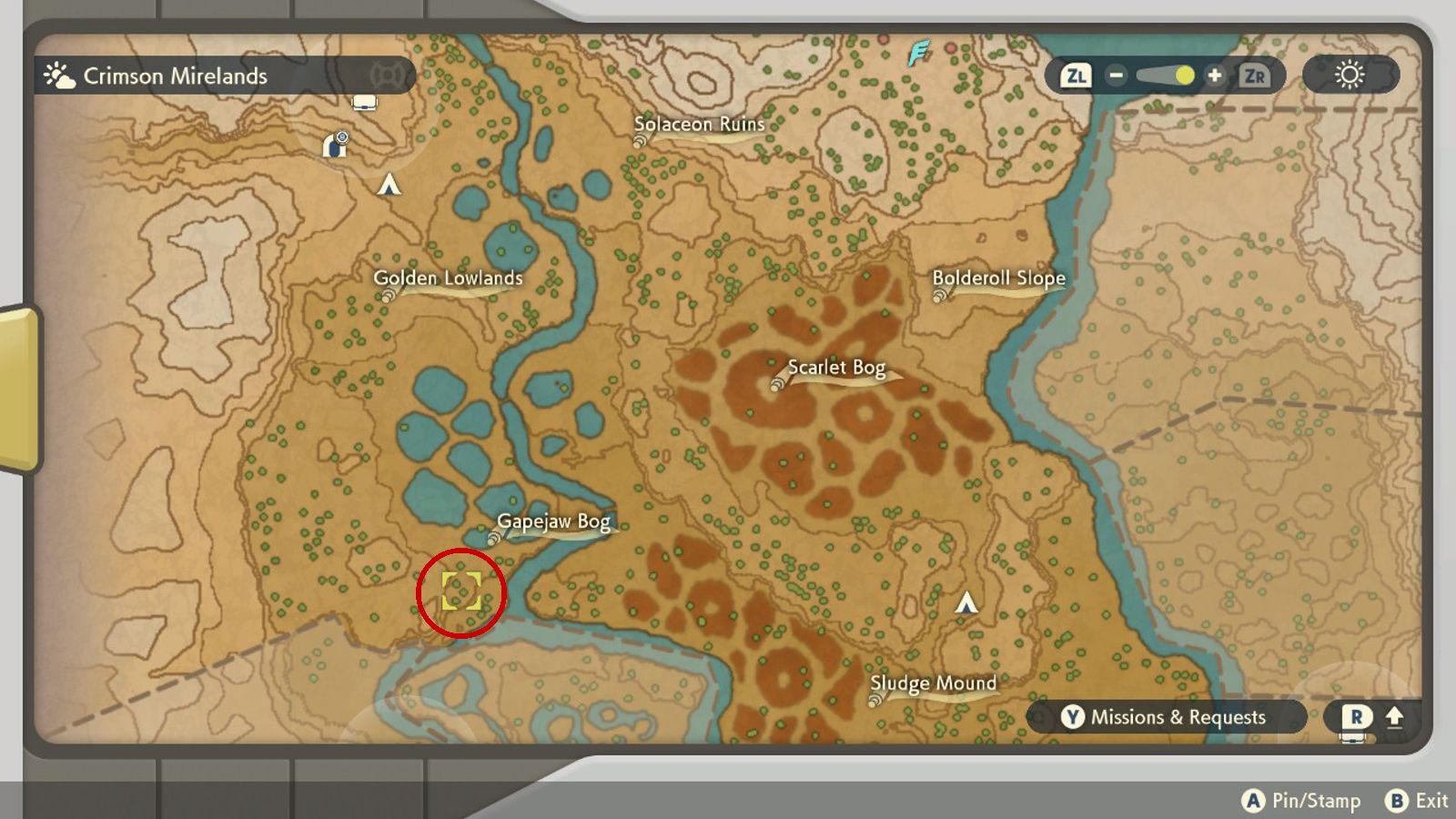
Task: Click the ZR shoulder button icon
Action: [1254, 76]
